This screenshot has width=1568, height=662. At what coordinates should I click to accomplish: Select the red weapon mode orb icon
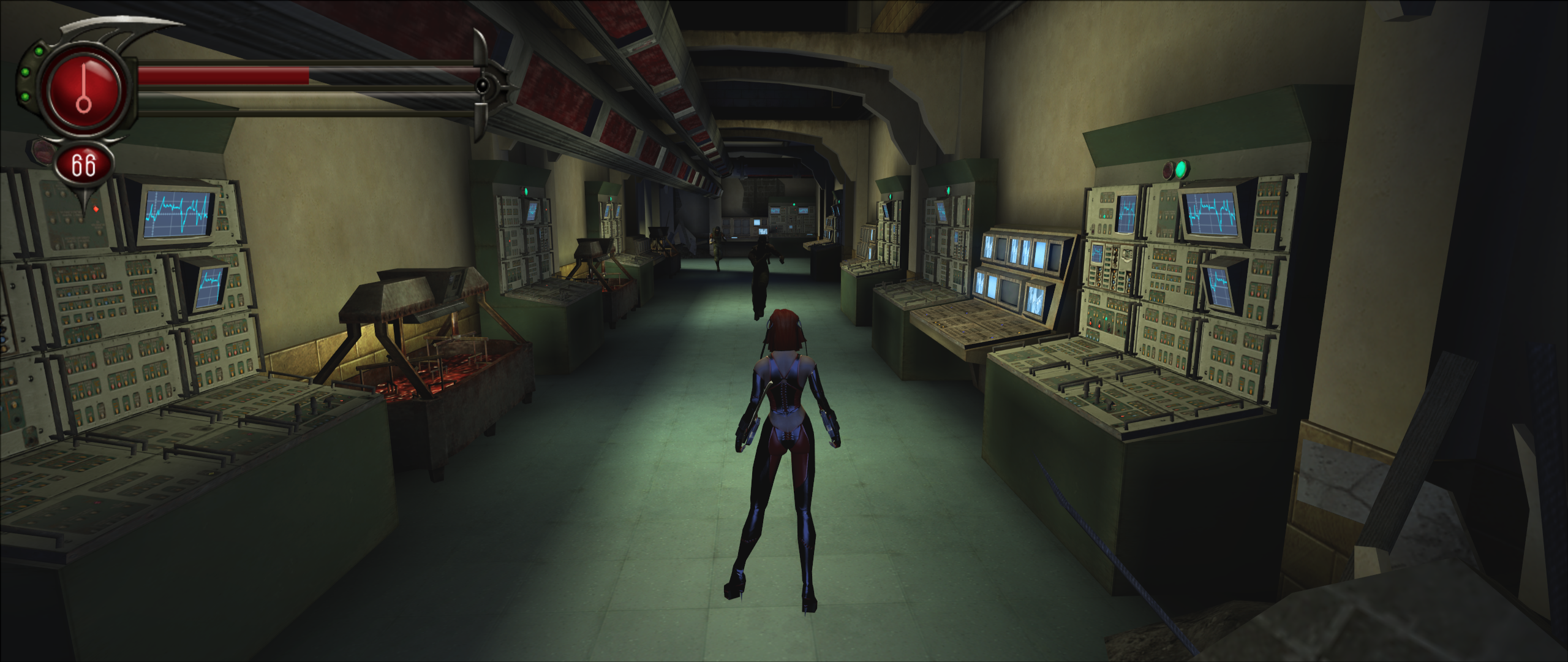pyautogui.click(x=84, y=90)
